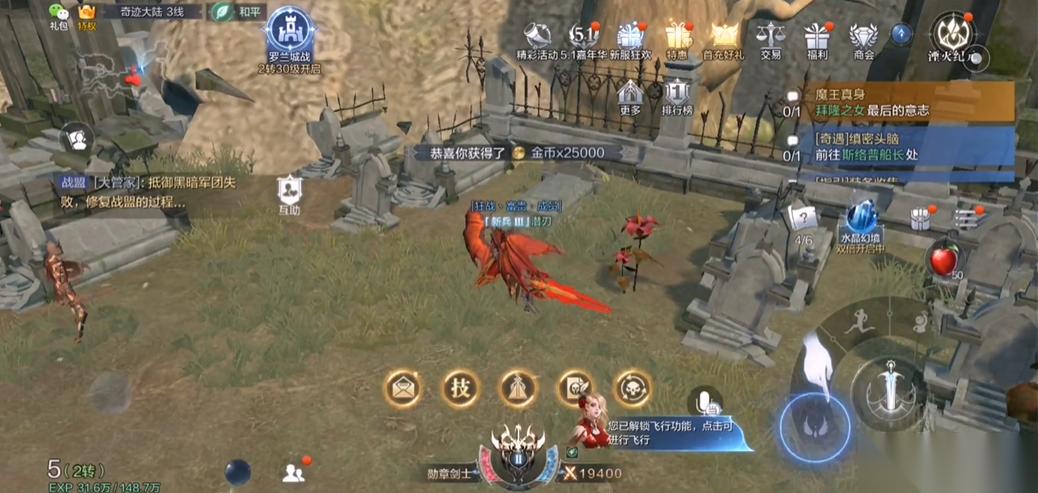
Task: Open the mail envelope button
Action: click(x=404, y=388)
